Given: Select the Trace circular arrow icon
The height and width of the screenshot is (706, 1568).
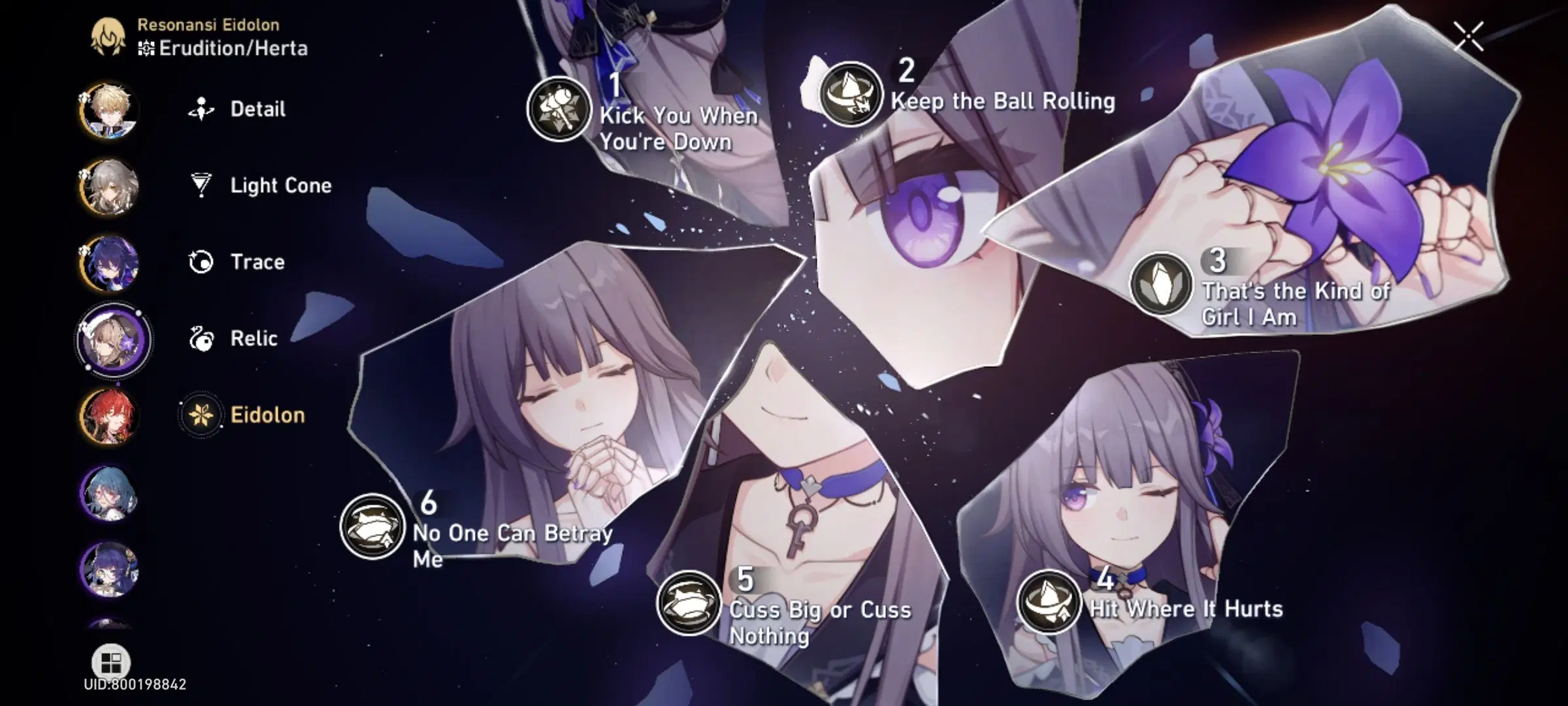Looking at the screenshot, I should pyautogui.click(x=203, y=261).
